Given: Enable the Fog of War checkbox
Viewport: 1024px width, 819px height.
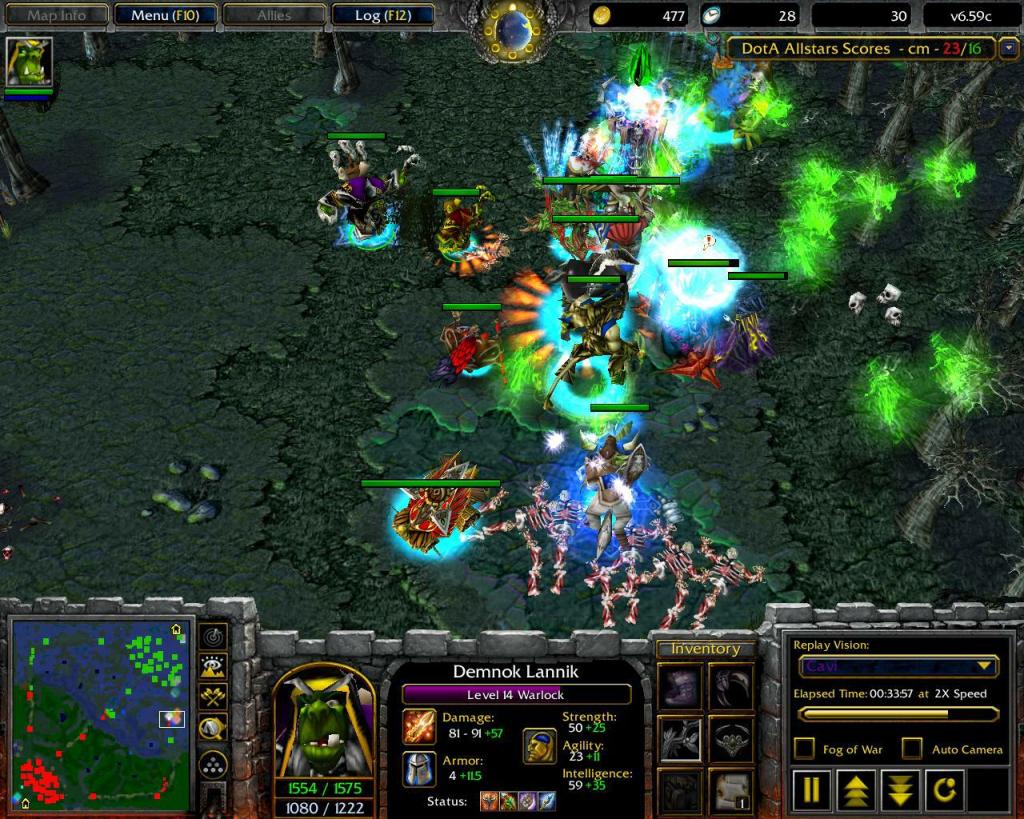Looking at the screenshot, I should pos(804,748).
